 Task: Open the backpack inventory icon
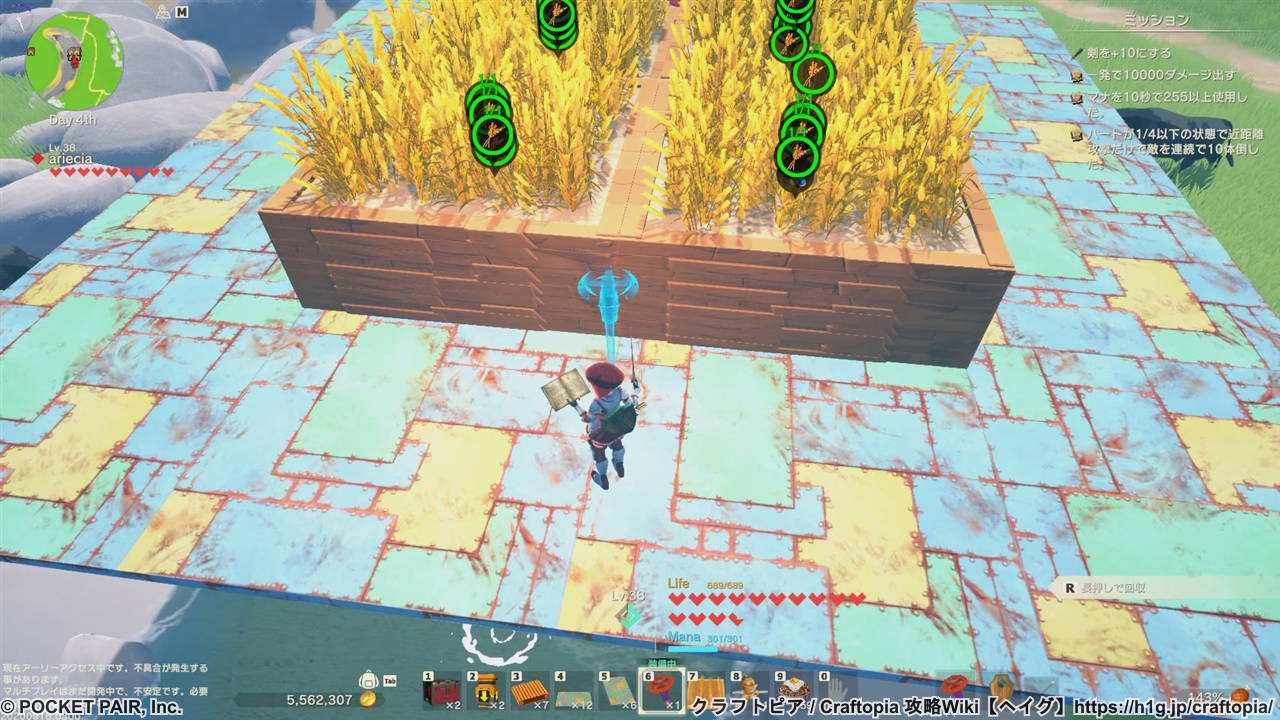click(369, 681)
